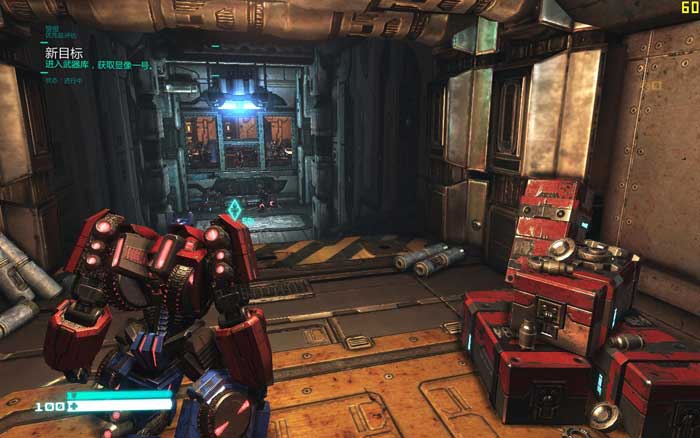Click the green diamond objective waypoint marker
The image size is (700, 438).
coord(234,209)
